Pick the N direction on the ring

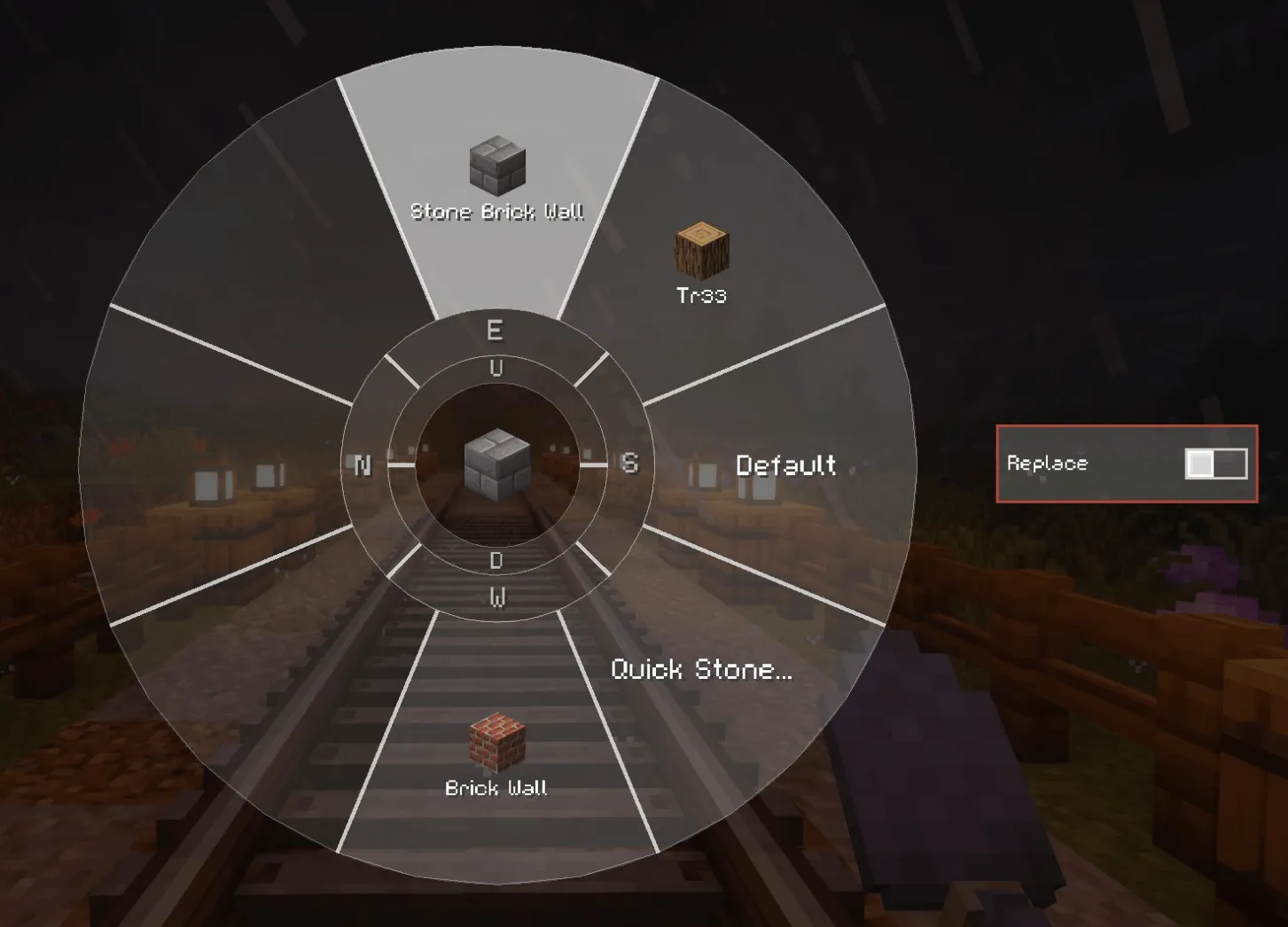point(363,465)
